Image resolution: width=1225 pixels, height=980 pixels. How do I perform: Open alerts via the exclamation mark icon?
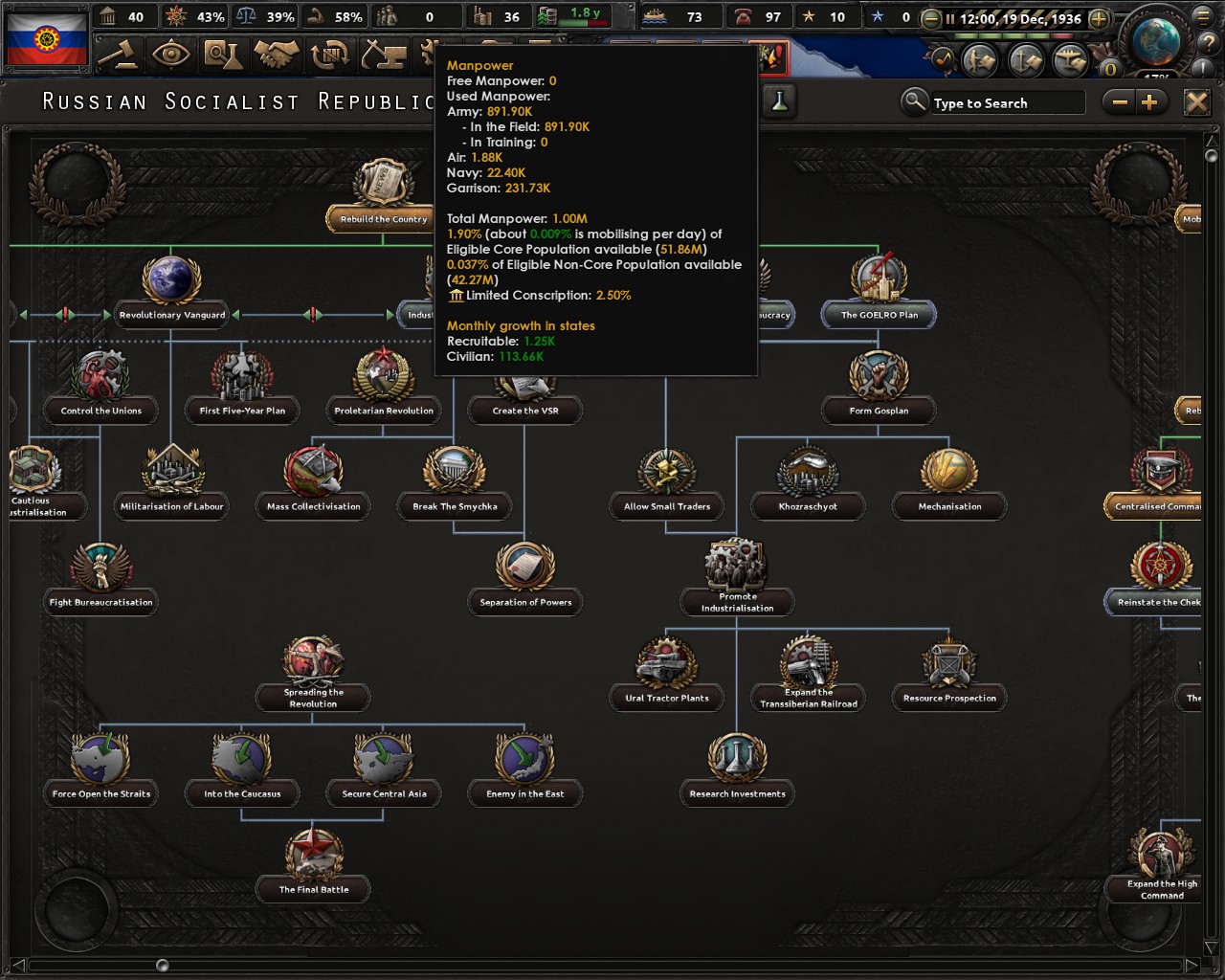click(1201, 66)
